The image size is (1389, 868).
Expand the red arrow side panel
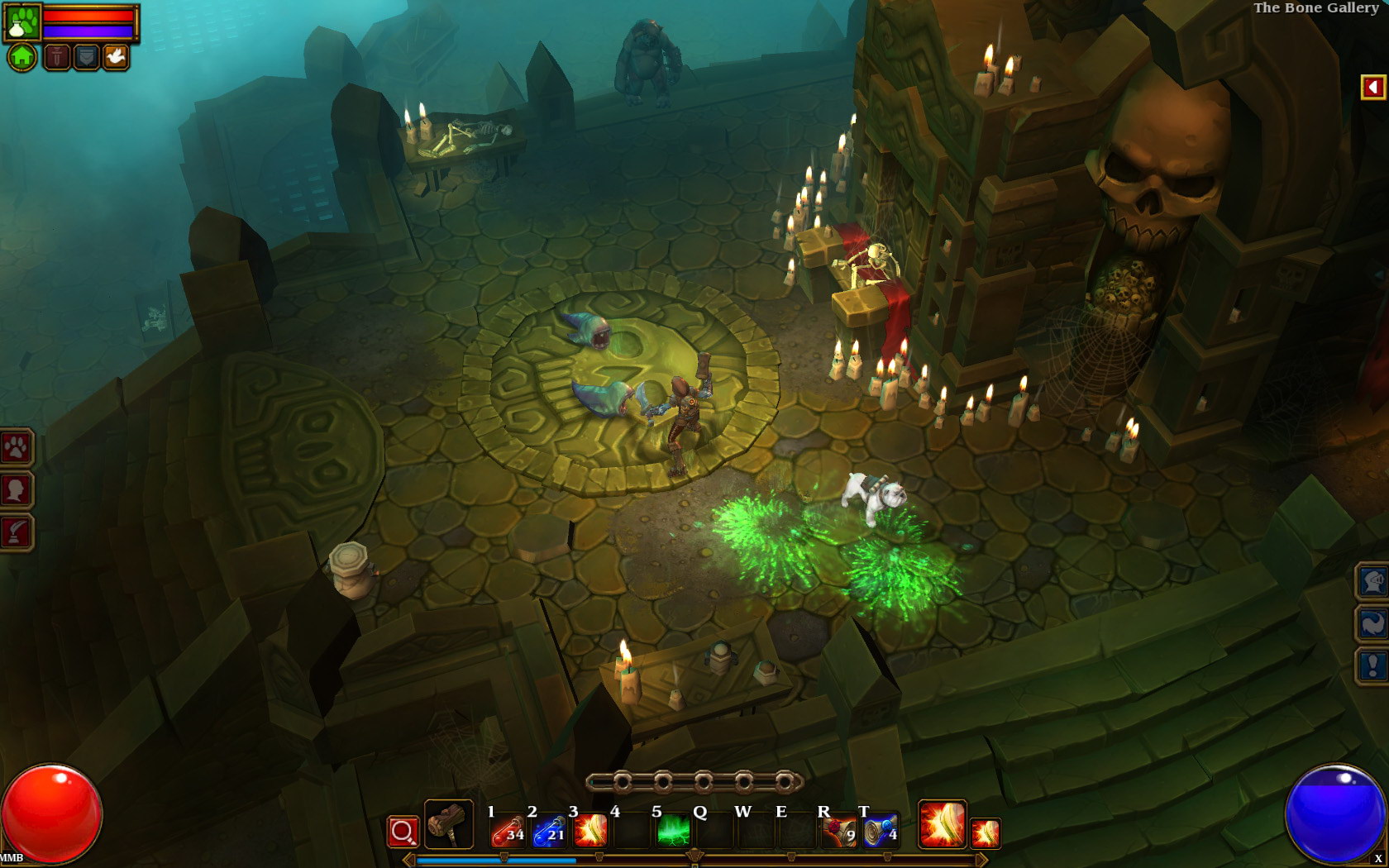click(1372, 87)
